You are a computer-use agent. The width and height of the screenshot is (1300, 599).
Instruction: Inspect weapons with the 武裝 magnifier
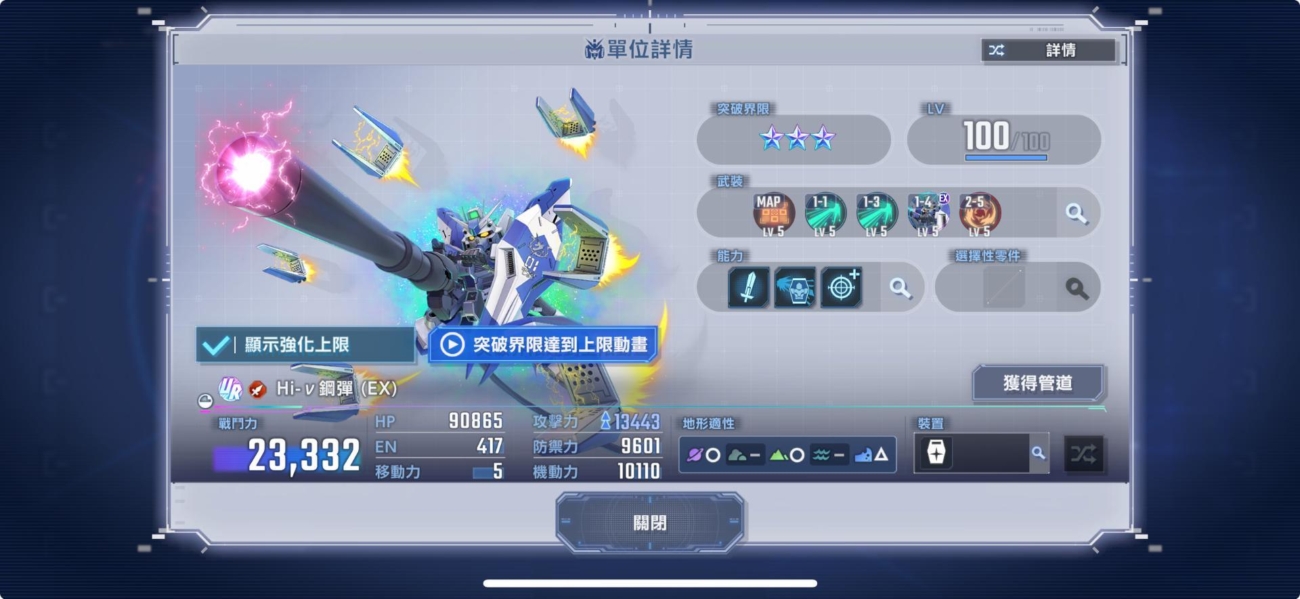click(1076, 213)
